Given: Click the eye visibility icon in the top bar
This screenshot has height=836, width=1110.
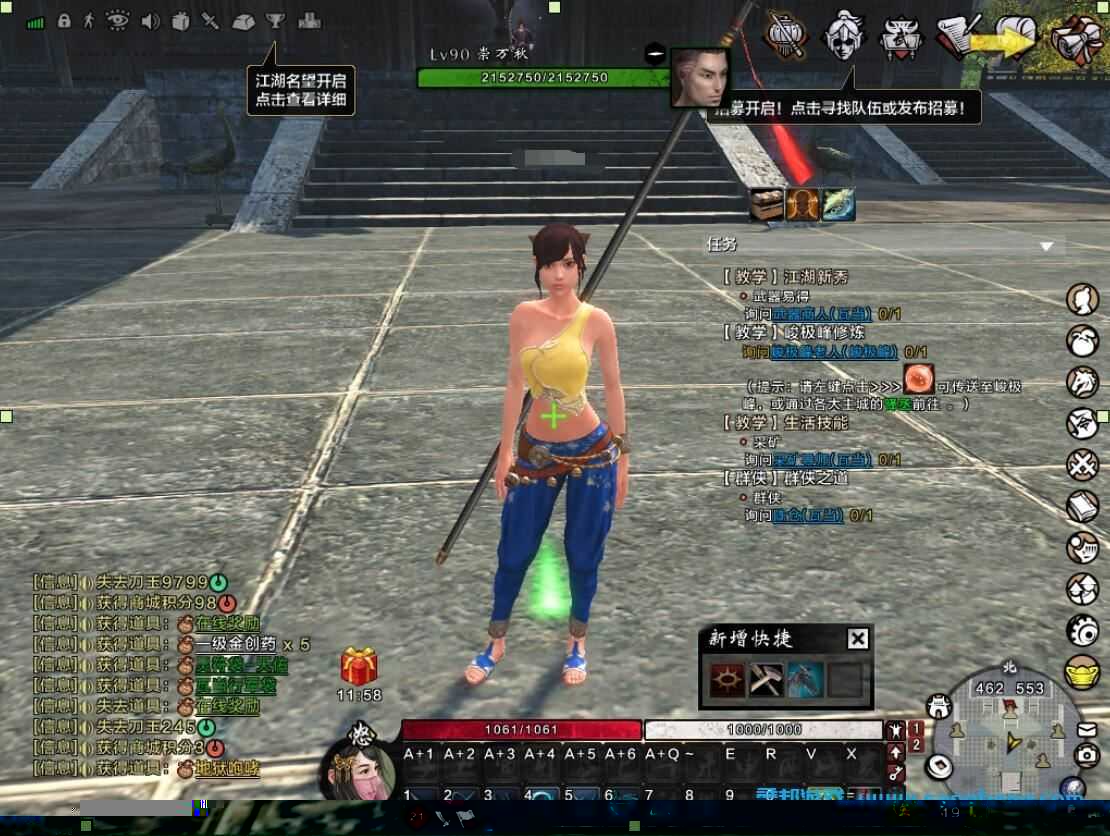Looking at the screenshot, I should coord(117,20).
